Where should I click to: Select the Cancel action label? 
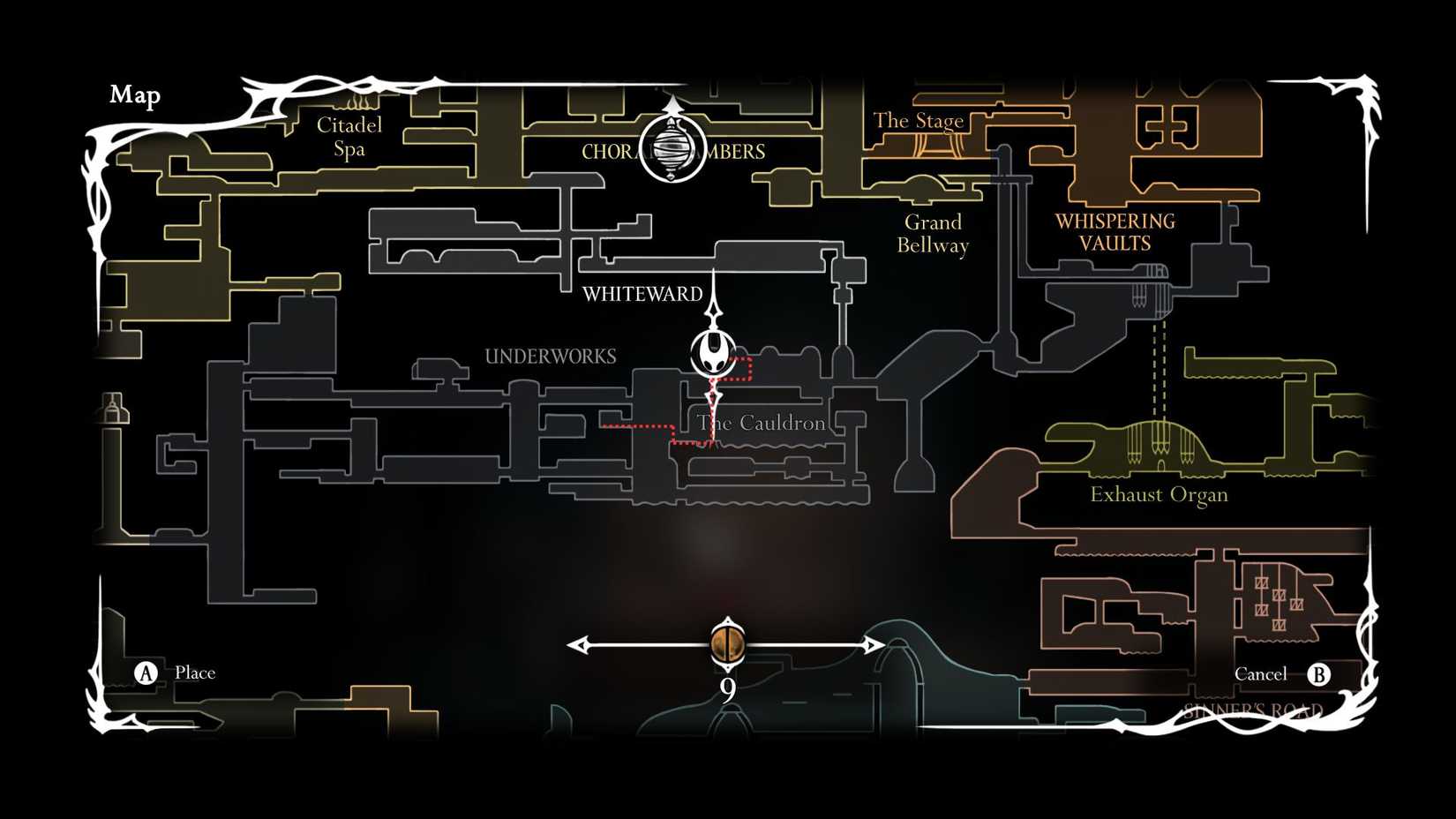point(1260,673)
